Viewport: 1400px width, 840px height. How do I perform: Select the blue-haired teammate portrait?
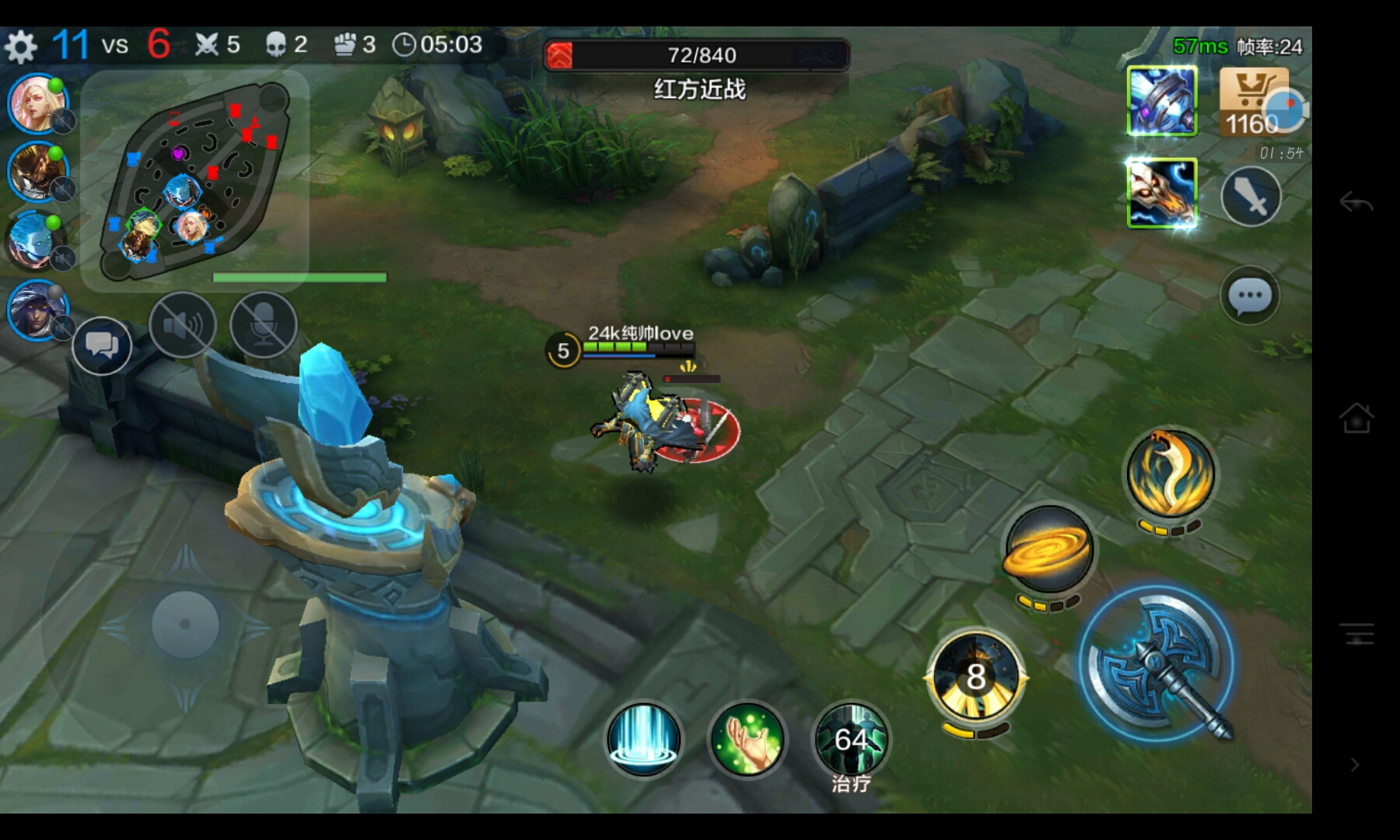(x=36, y=241)
